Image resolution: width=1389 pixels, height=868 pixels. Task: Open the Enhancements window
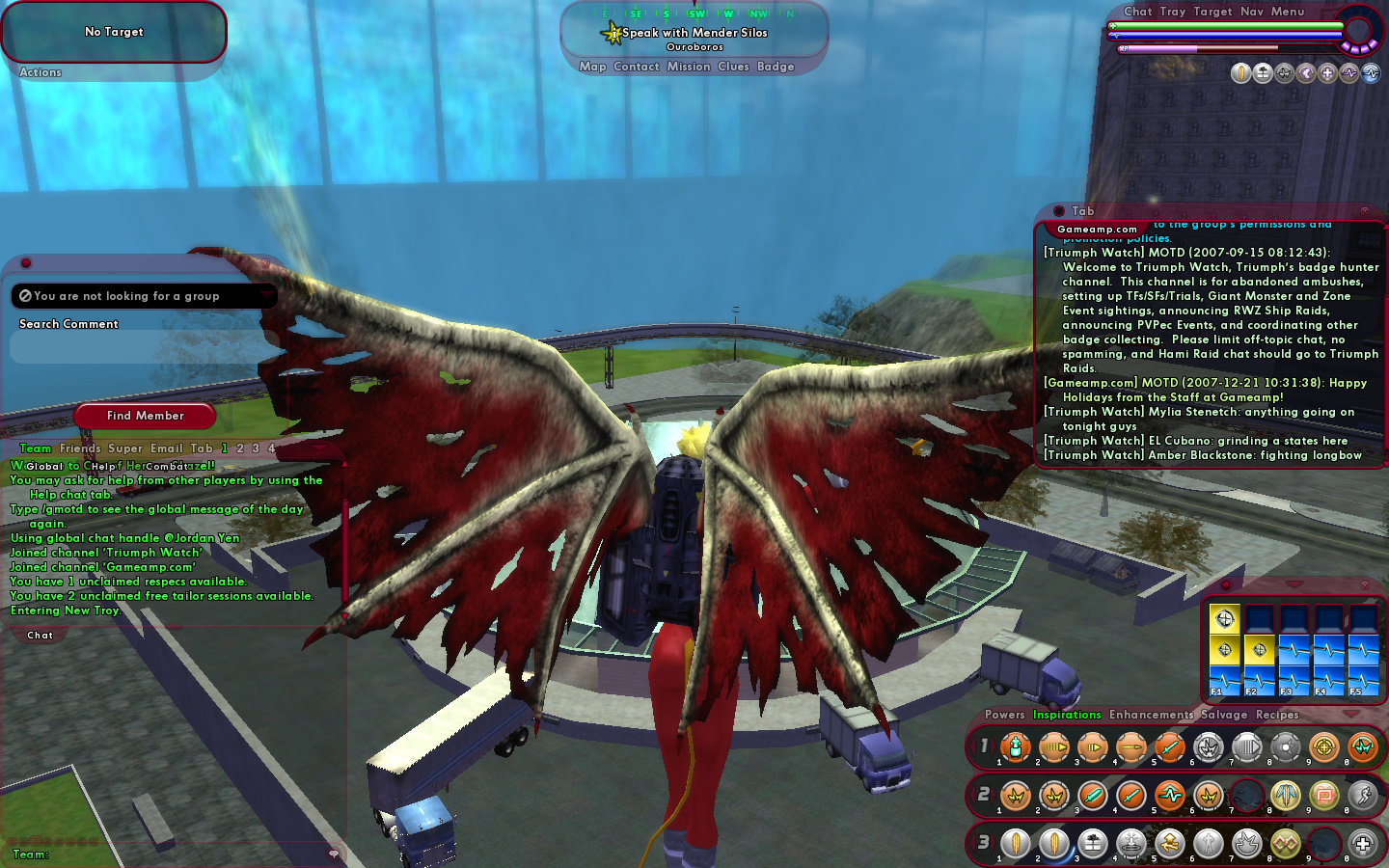[x=1151, y=715]
